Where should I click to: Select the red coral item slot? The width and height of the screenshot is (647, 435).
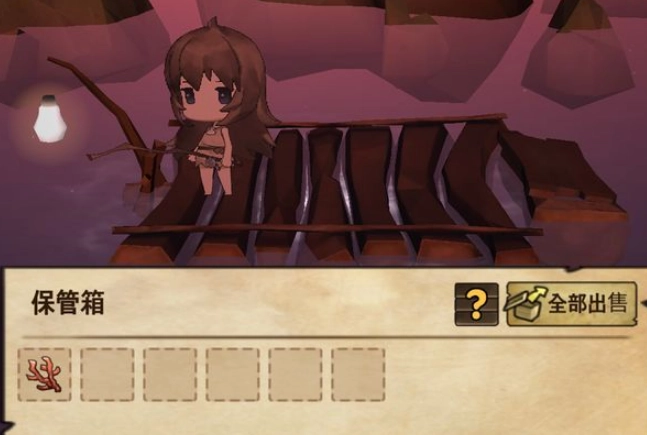tap(45, 374)
